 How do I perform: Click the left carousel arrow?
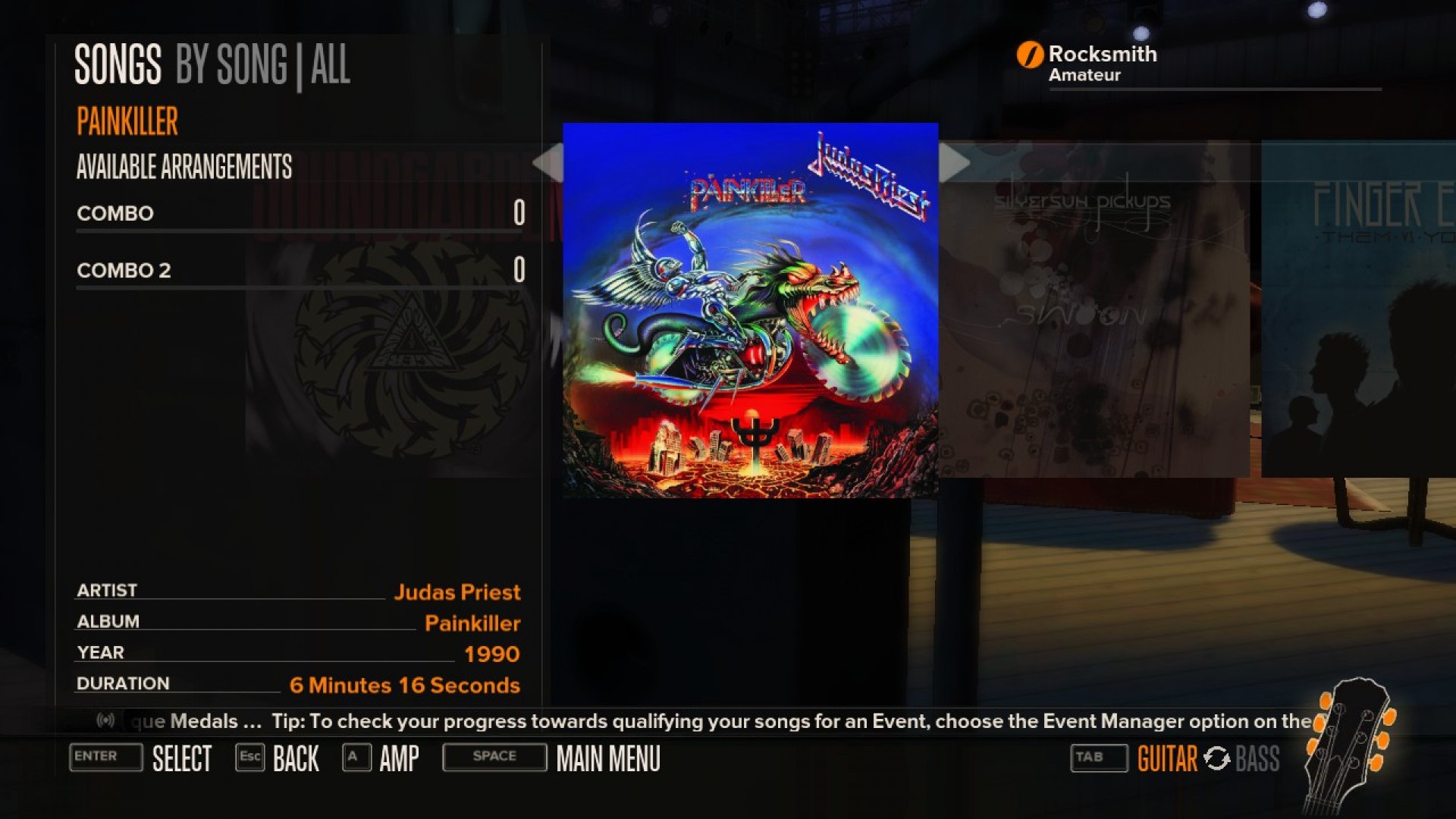coord(548,162)
